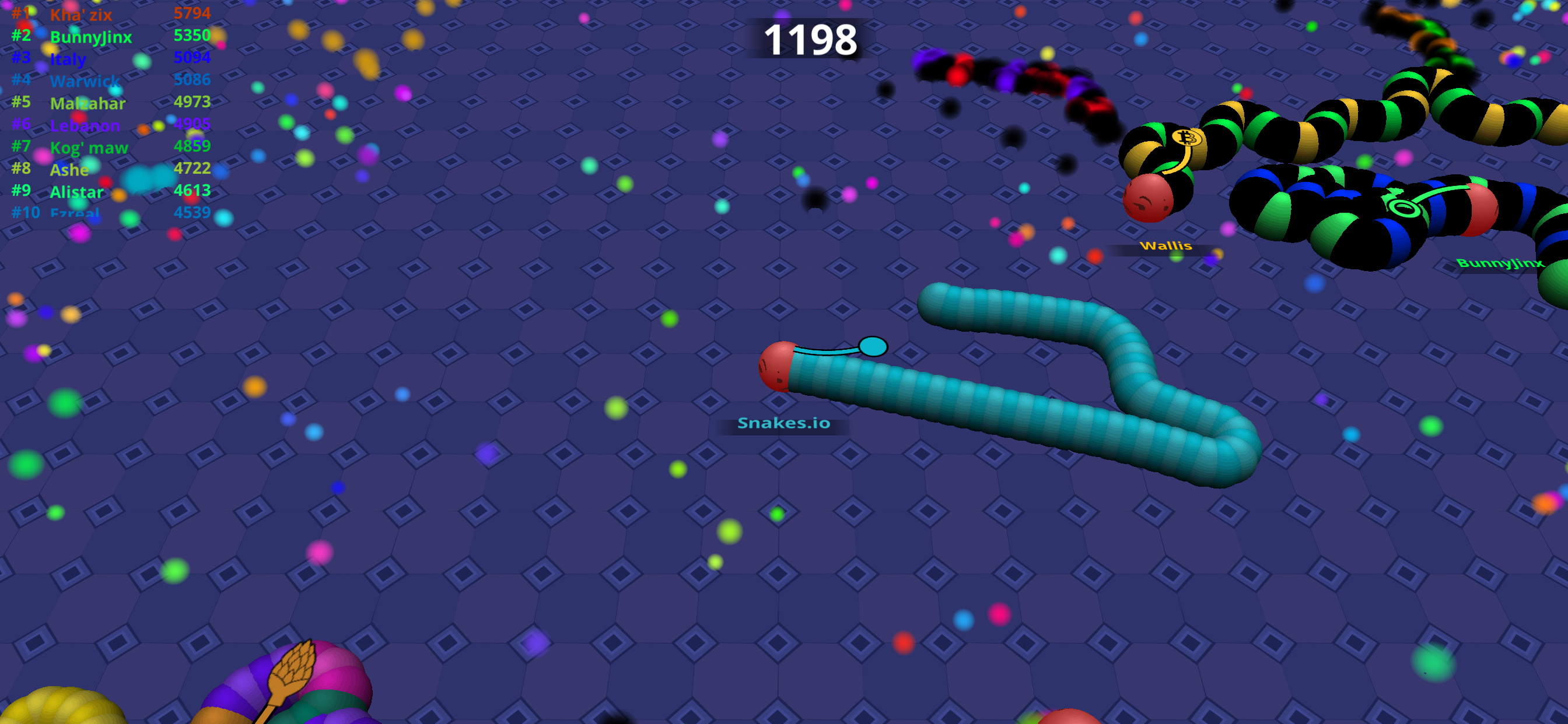
Task: Select BunnyJinx in the leaderboard
Action: point(93,37)
